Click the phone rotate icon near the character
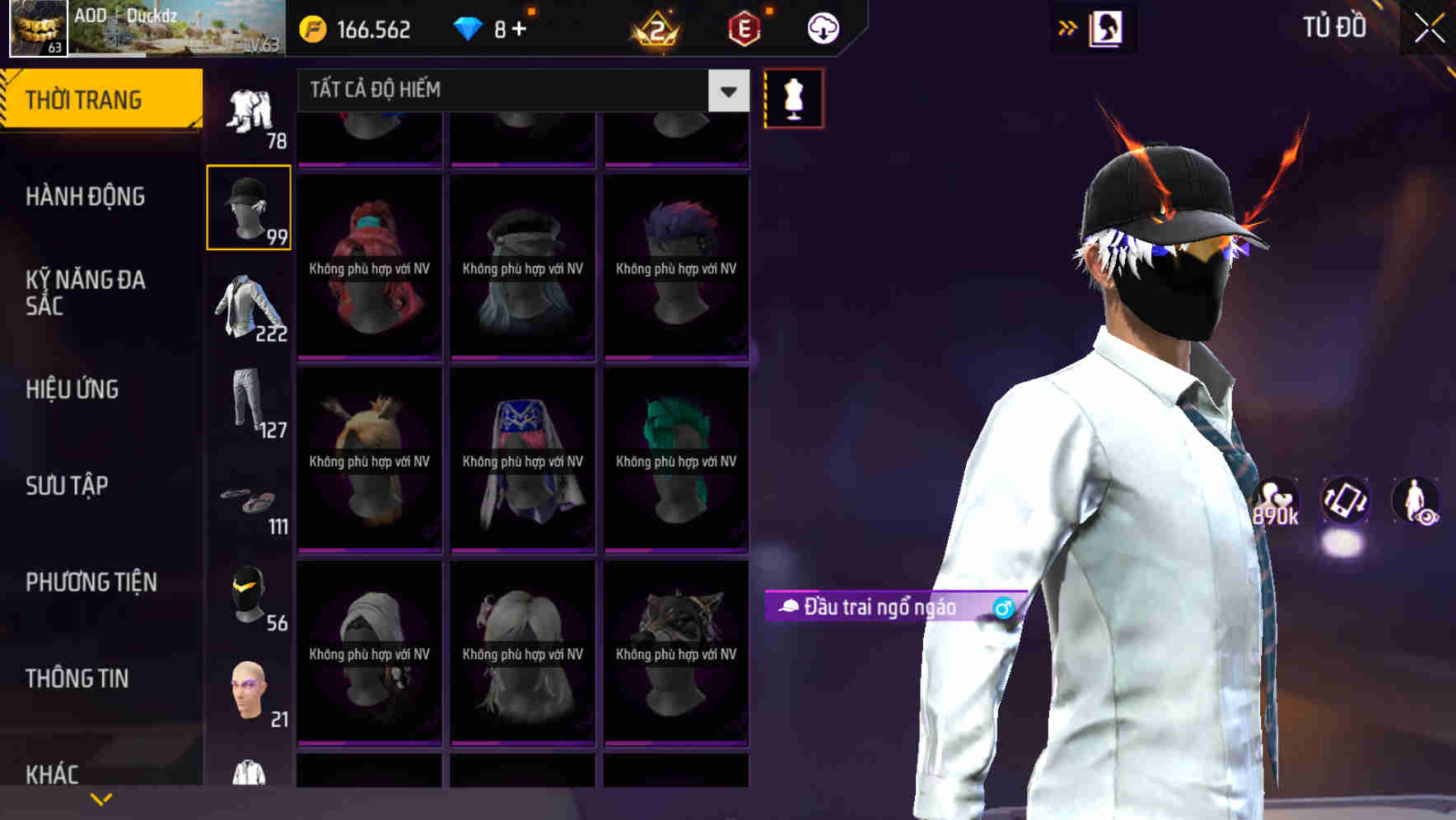 [x=1346, y=506]
